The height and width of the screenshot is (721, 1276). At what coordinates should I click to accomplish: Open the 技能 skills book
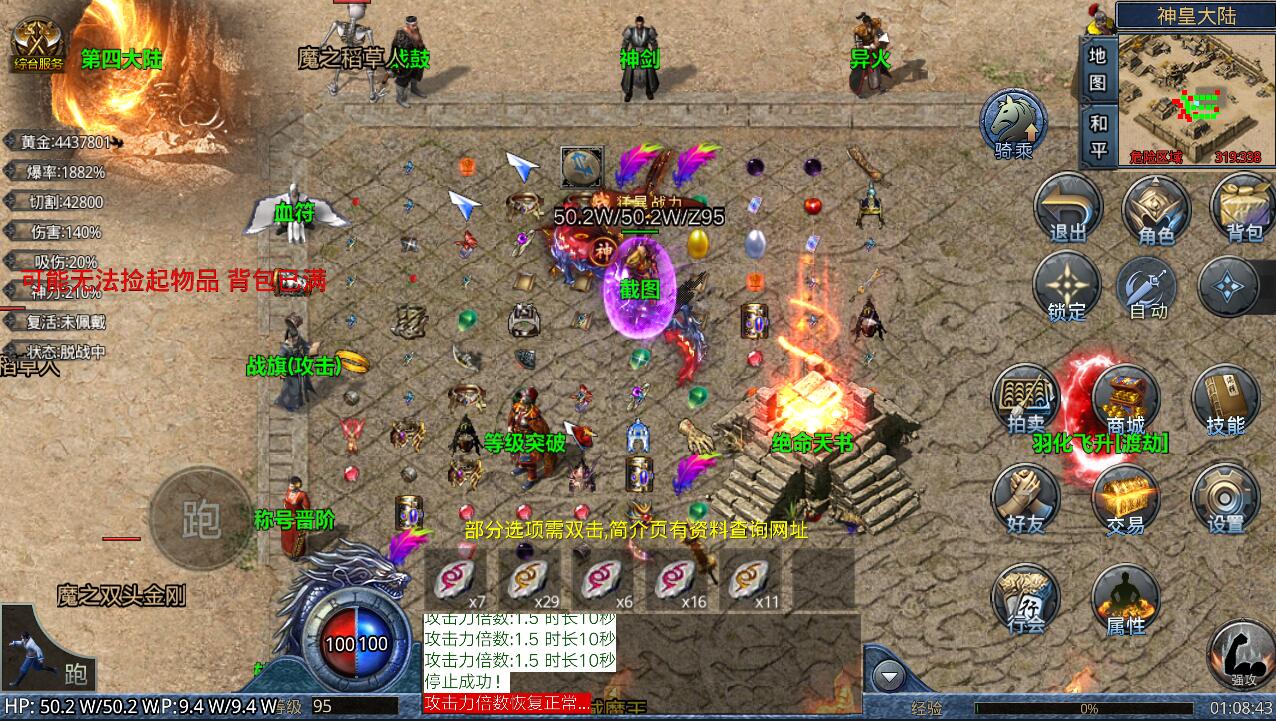point(1225,400)
